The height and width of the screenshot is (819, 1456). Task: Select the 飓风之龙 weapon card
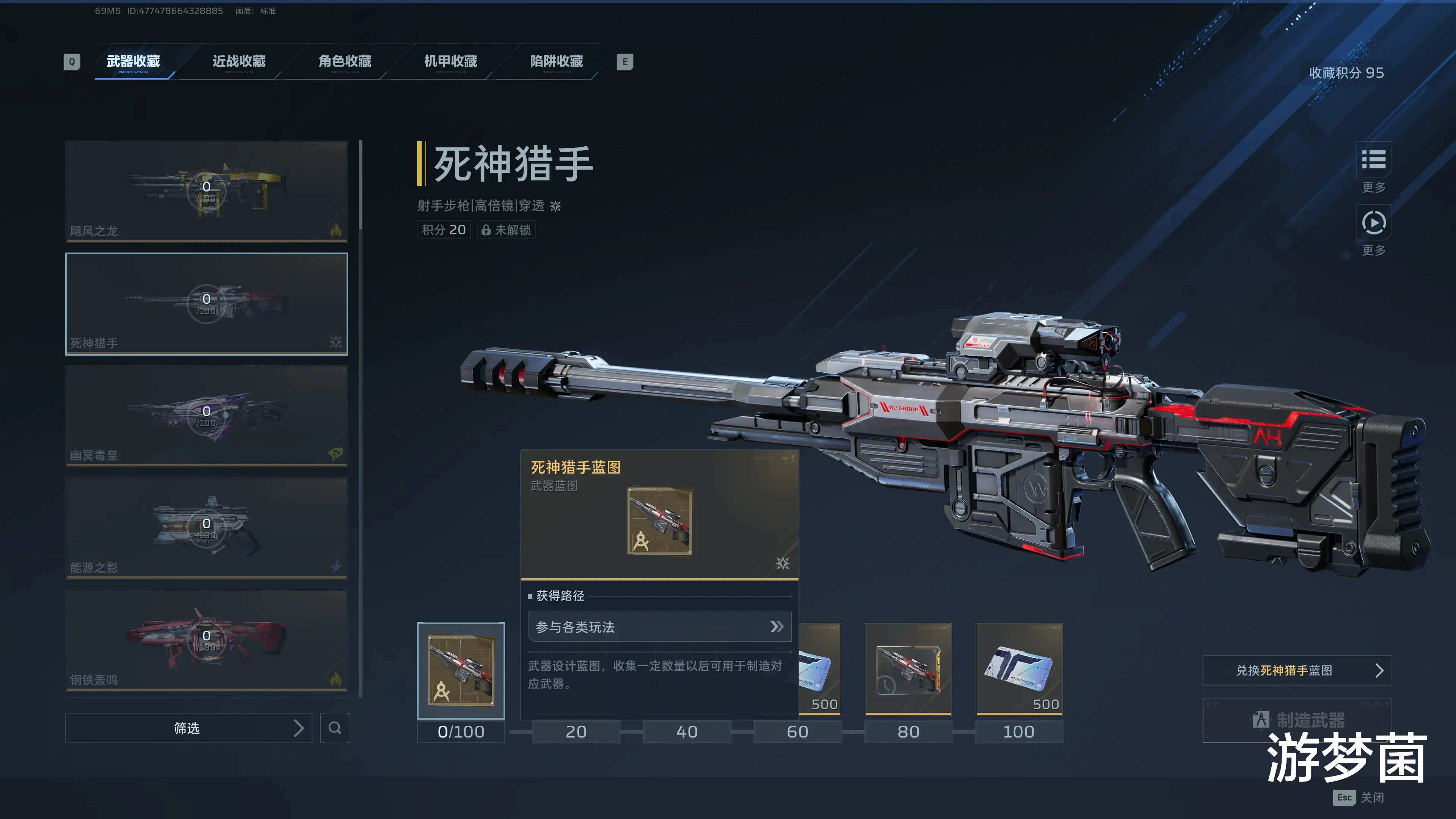(206, 191)
